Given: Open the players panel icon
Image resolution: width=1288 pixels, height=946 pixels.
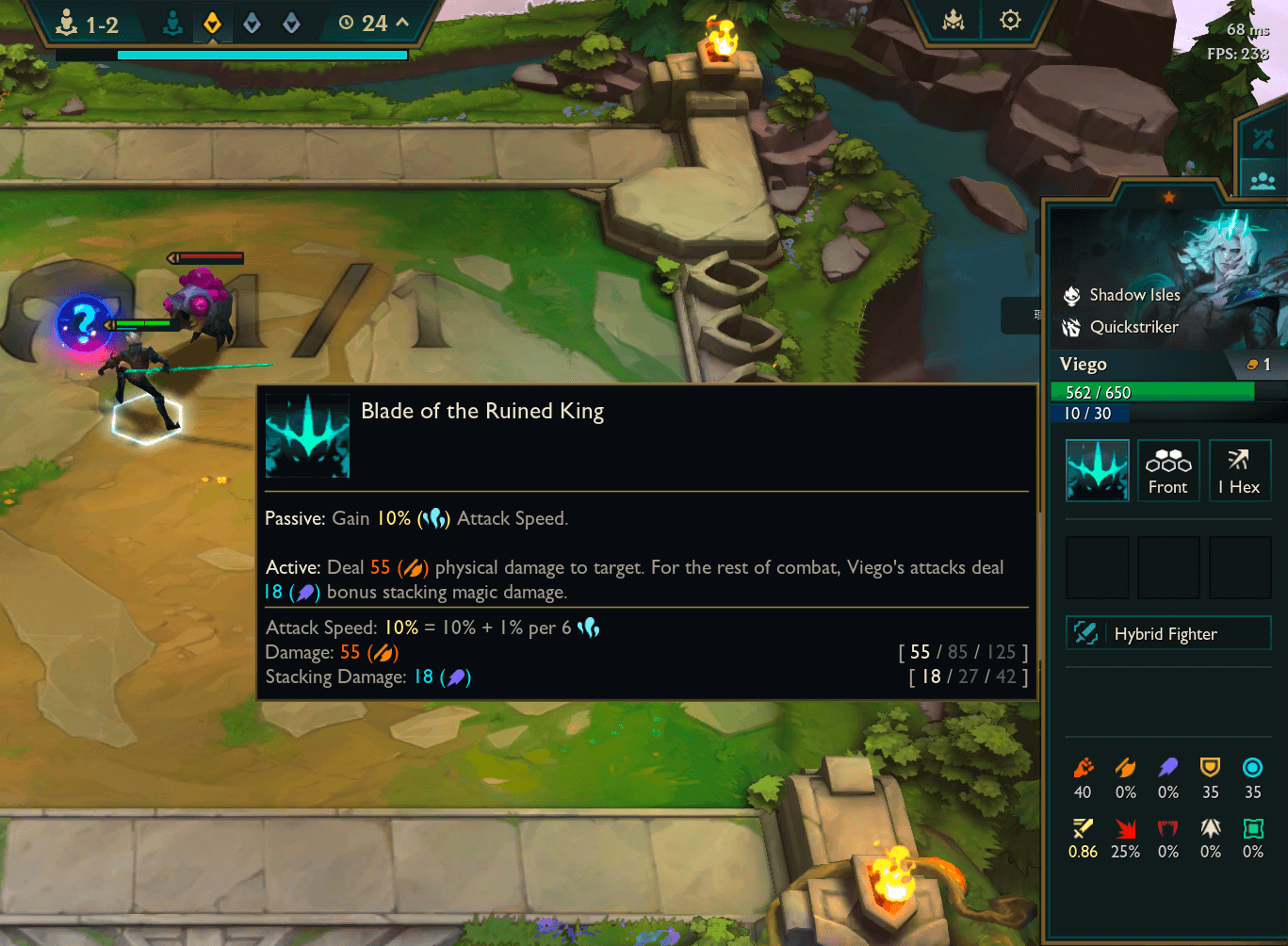Looking at the screenshot, I should pyautogui.click(x=1263, y=179).
